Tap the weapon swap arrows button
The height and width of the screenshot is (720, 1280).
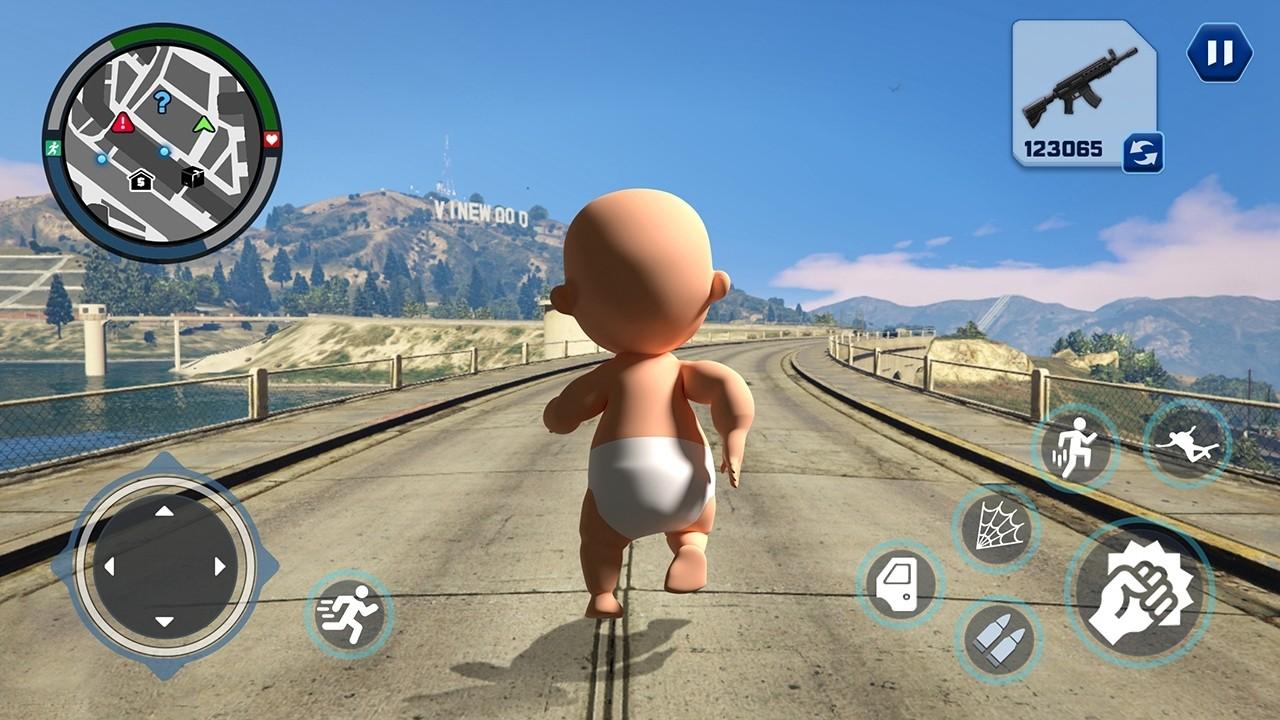[x=1142, y=153]
